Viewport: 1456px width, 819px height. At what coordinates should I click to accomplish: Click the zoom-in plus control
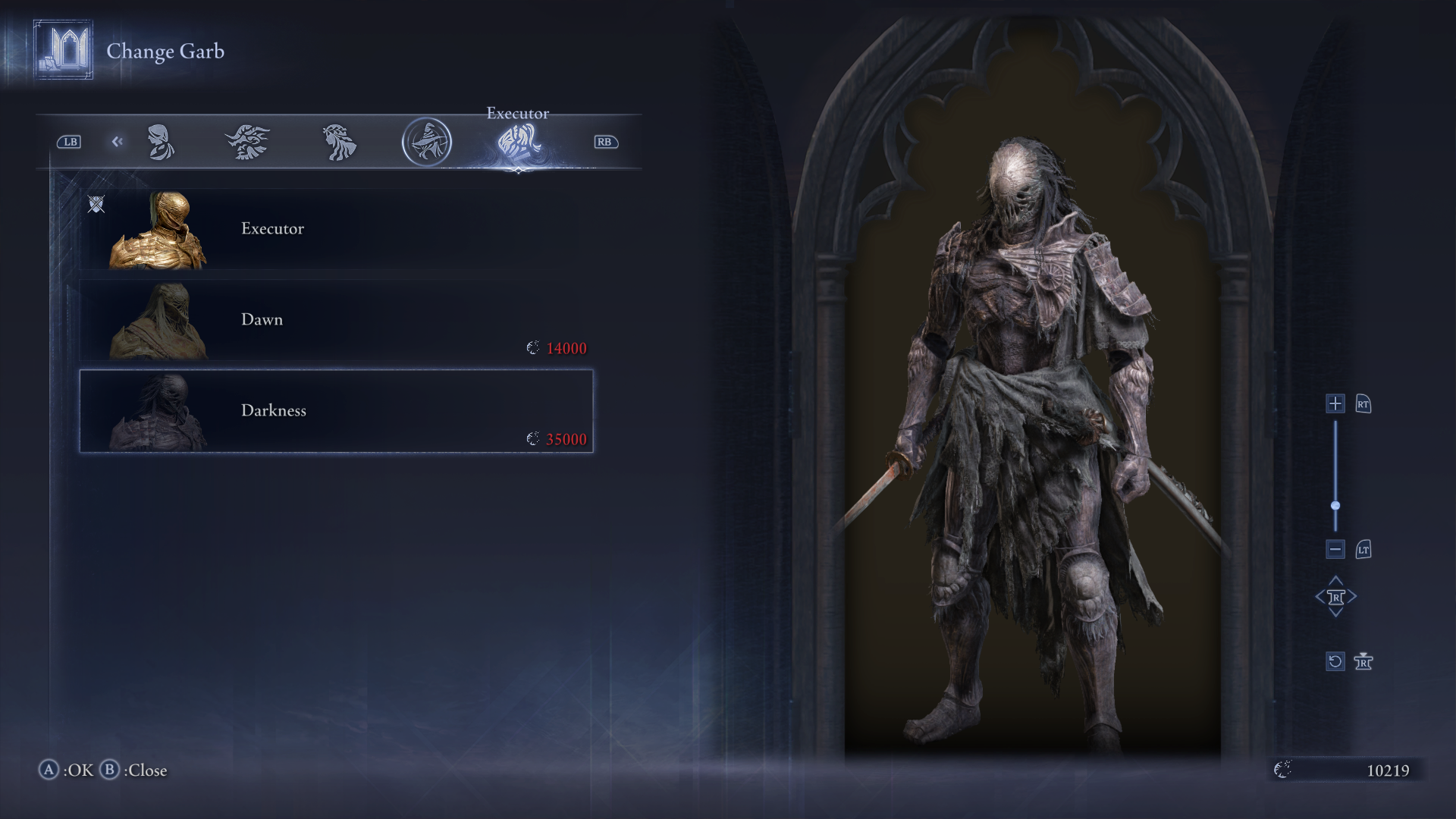1335,404
